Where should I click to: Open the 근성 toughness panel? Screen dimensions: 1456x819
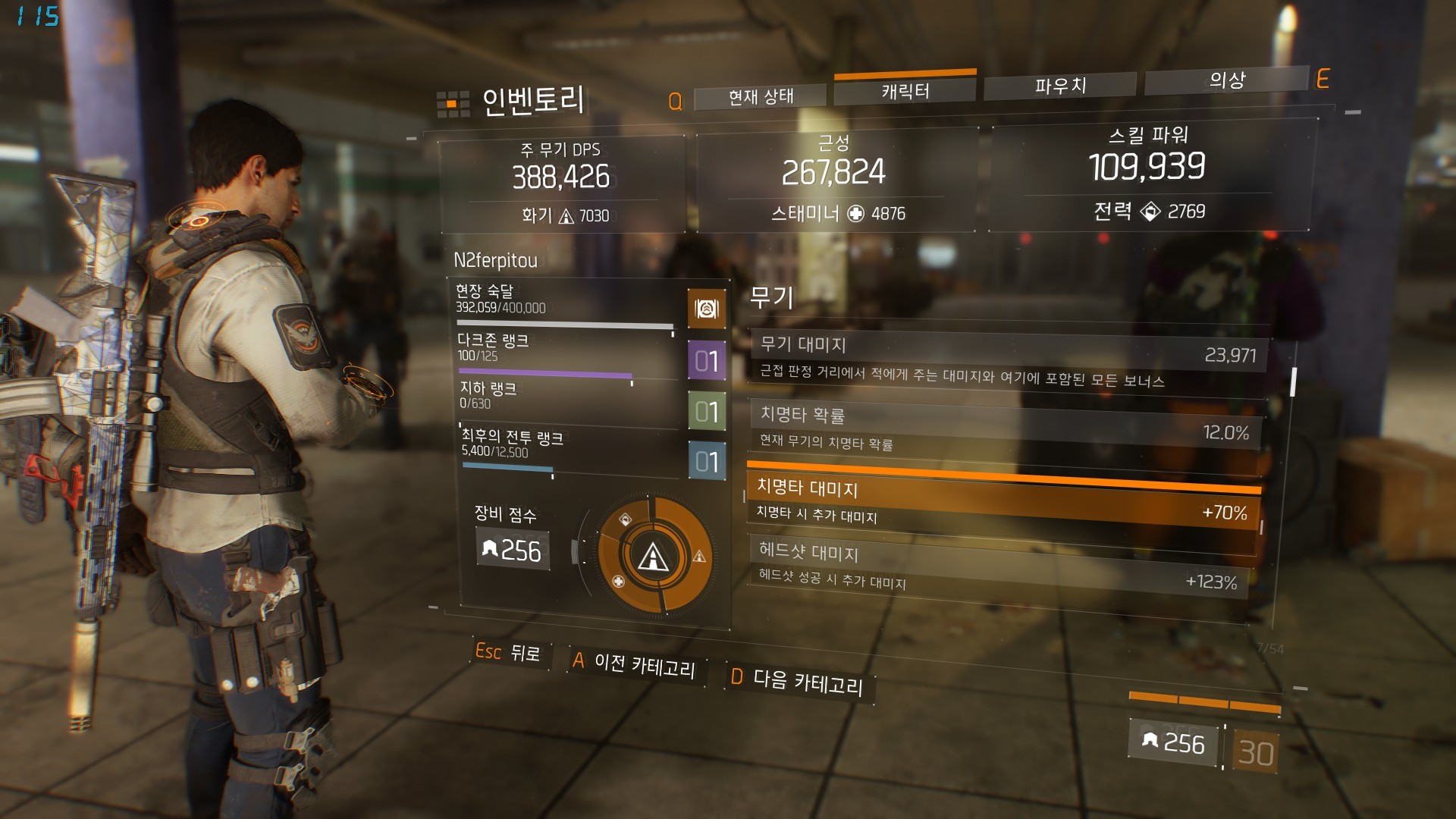pos(834,180)
